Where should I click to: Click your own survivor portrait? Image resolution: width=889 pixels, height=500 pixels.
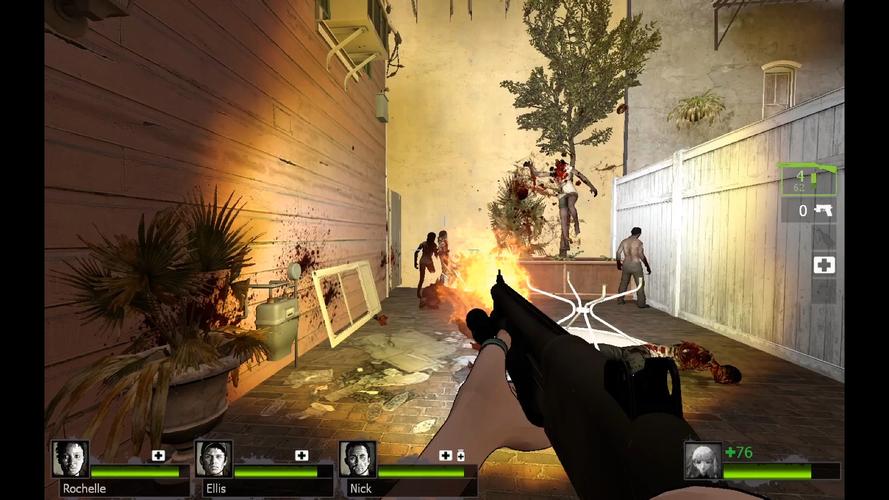point(703,461)
